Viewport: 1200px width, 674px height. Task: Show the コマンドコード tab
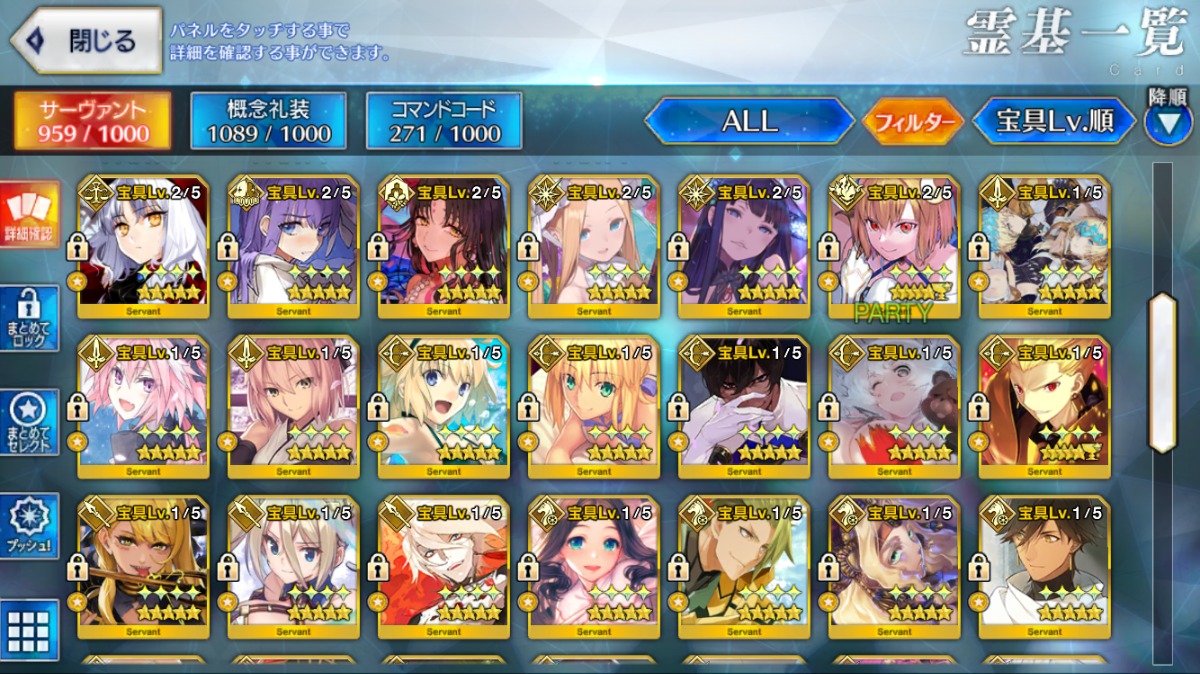click(x=444, y=121)
